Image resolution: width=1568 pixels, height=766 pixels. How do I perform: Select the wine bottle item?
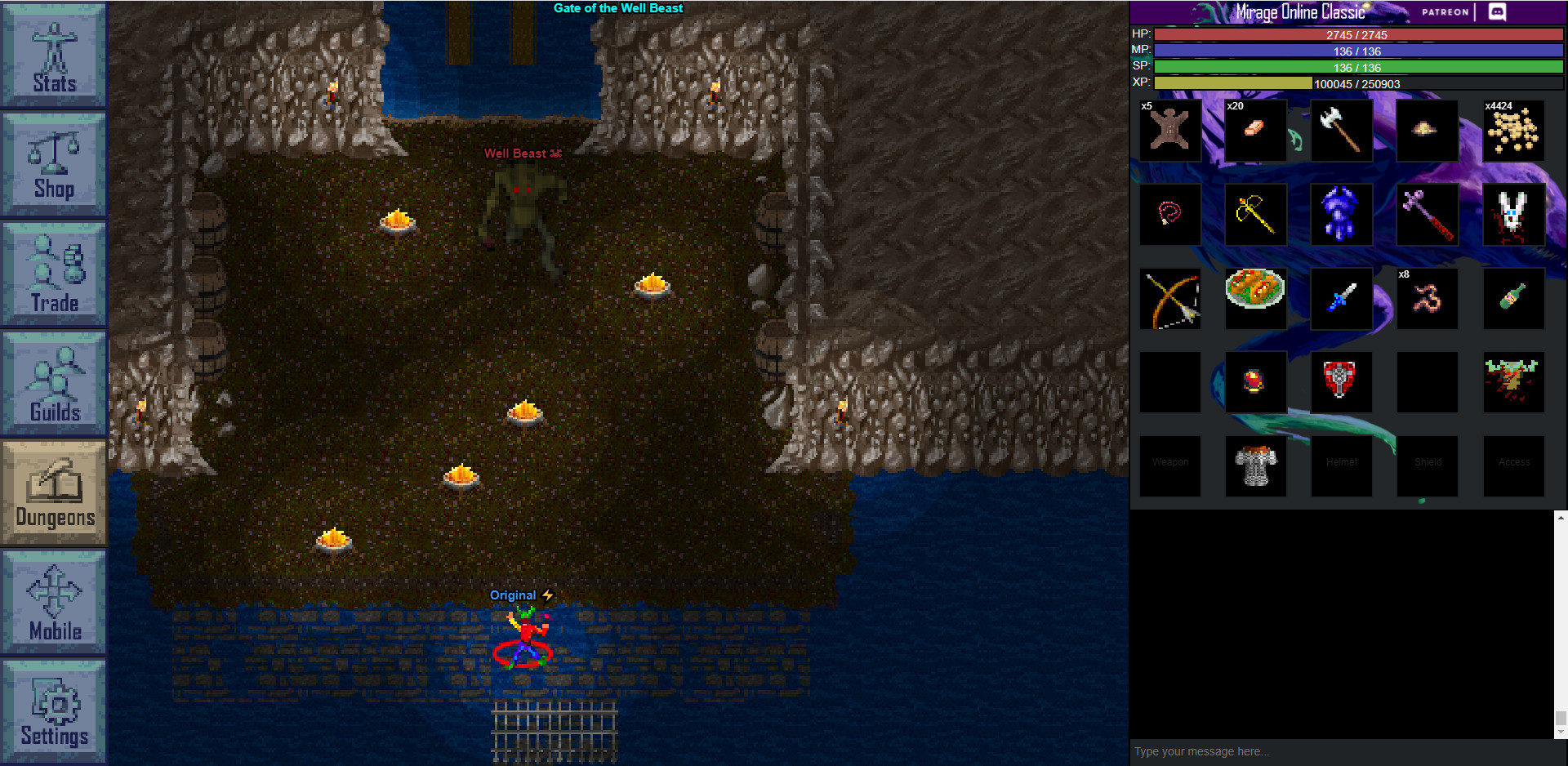click(1512, 298)
